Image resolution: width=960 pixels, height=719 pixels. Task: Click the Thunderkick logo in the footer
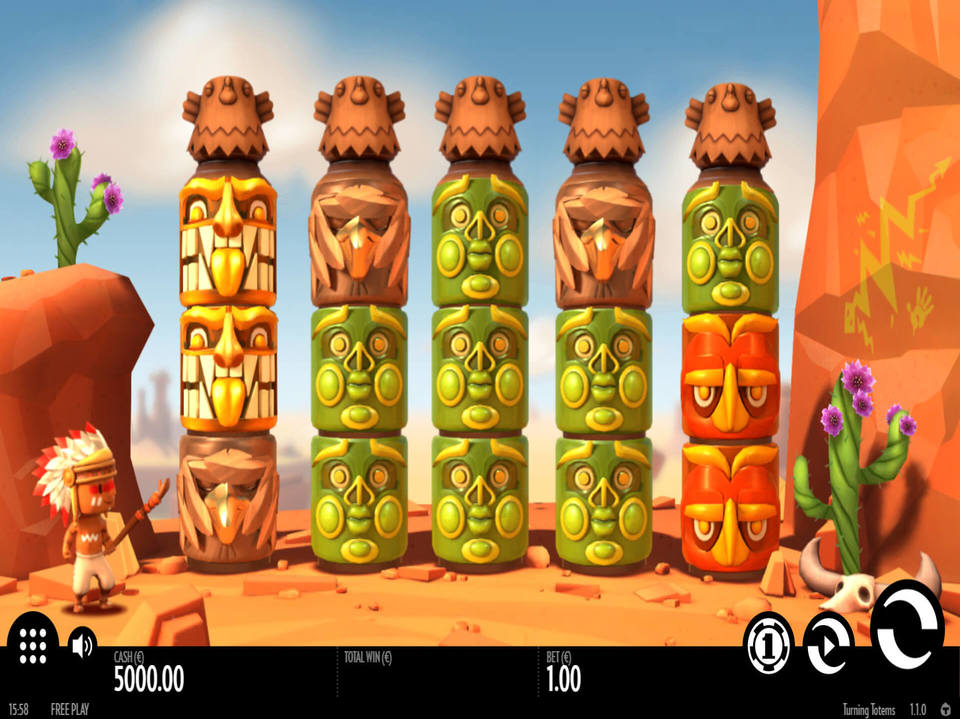(x=945, y=709)
